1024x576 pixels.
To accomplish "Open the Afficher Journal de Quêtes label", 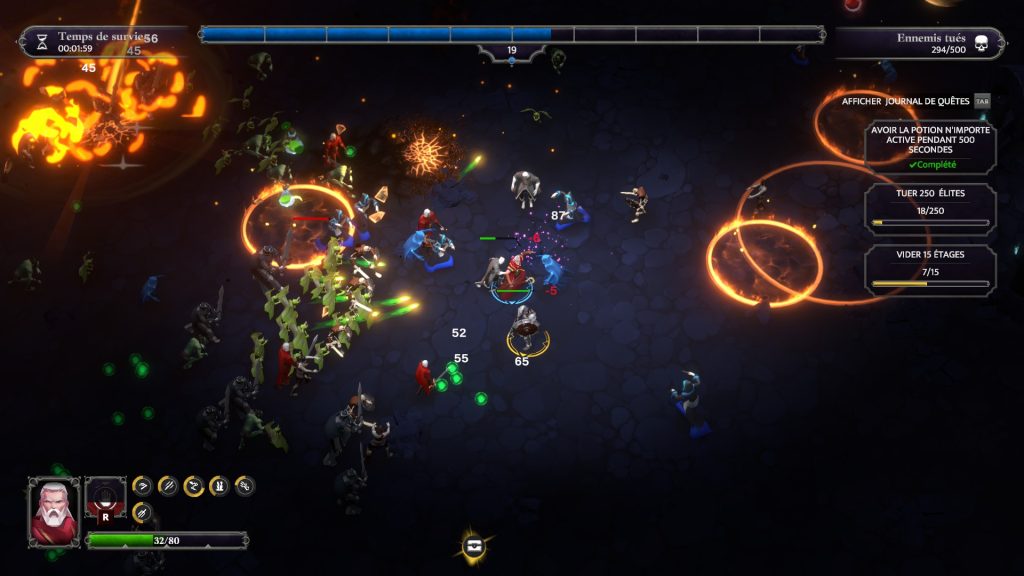I will click(x=905, y=101).
